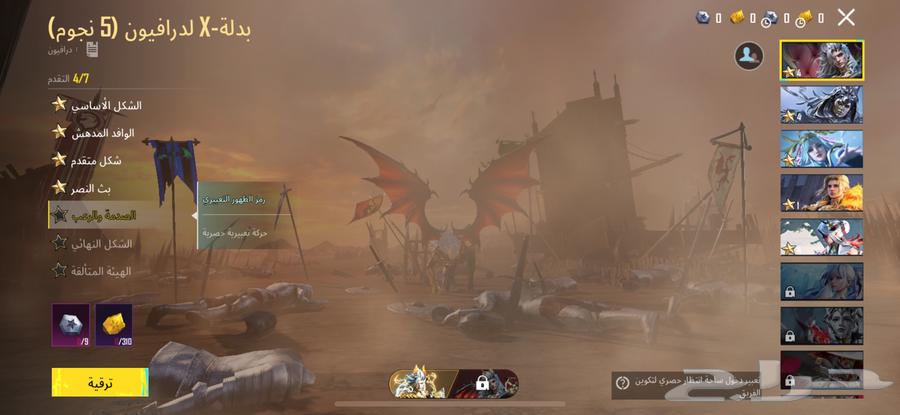Choose the شكل متقدم upgrade level

[100, 160]
